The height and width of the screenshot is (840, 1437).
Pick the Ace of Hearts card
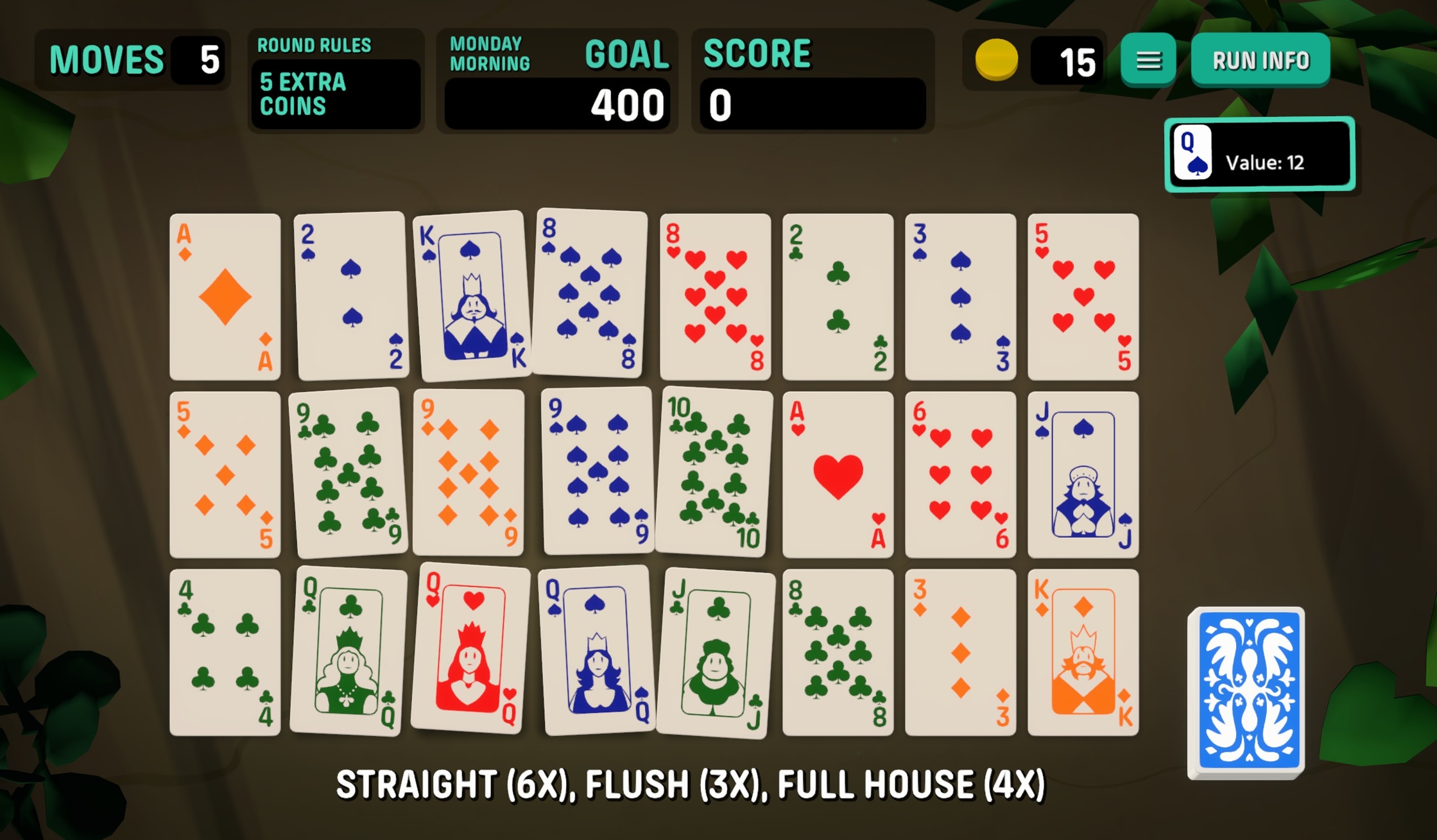click(838, 475)
